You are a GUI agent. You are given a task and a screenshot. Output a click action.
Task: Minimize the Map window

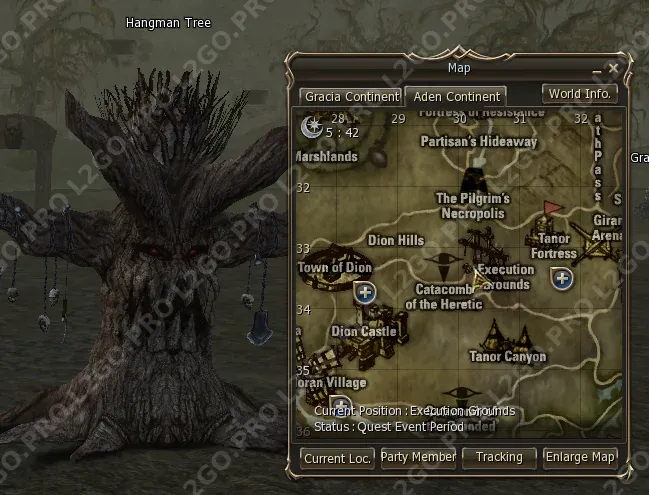pos(597,69)
